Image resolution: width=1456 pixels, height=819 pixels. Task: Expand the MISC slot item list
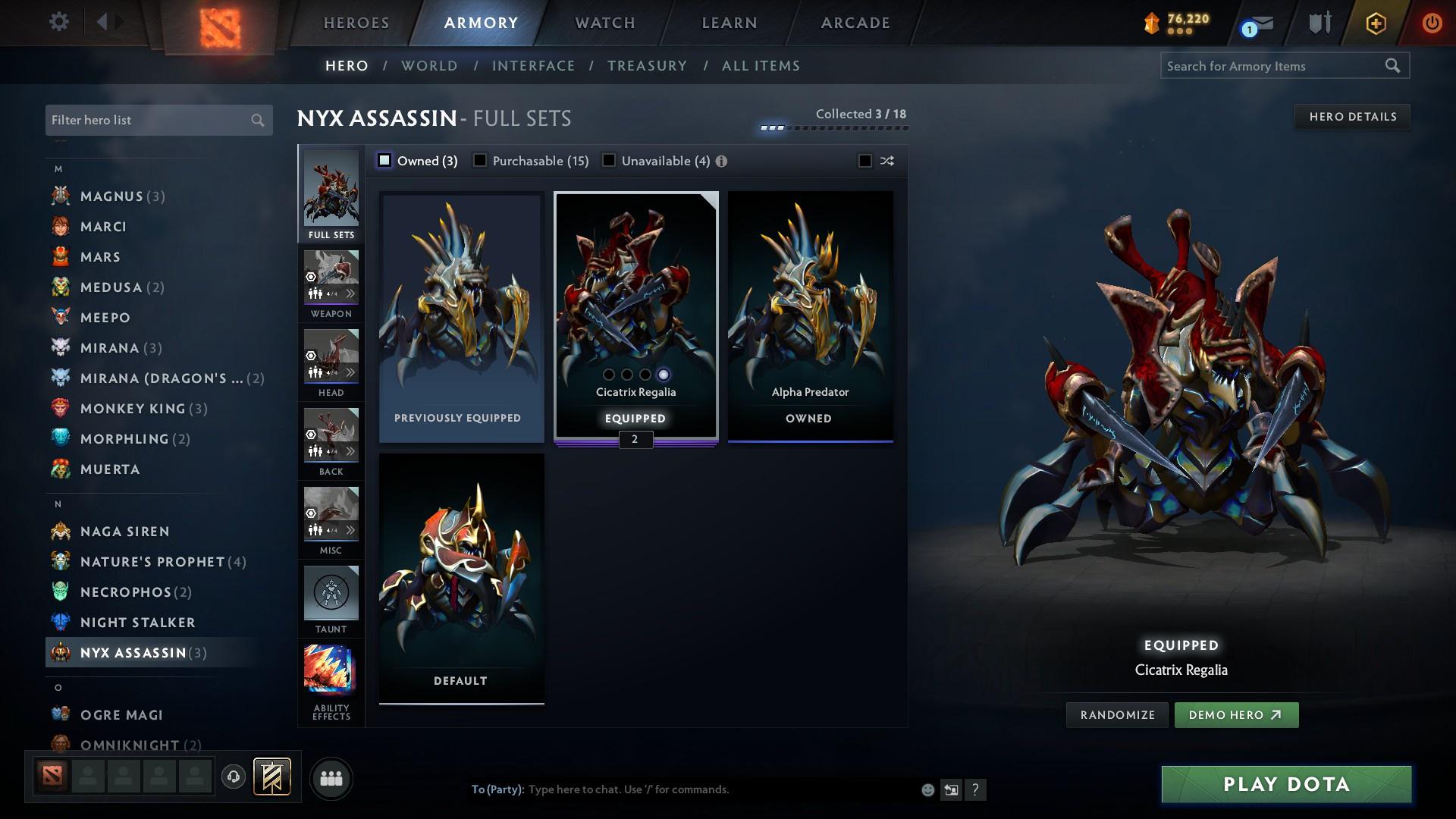click(351, 529)
